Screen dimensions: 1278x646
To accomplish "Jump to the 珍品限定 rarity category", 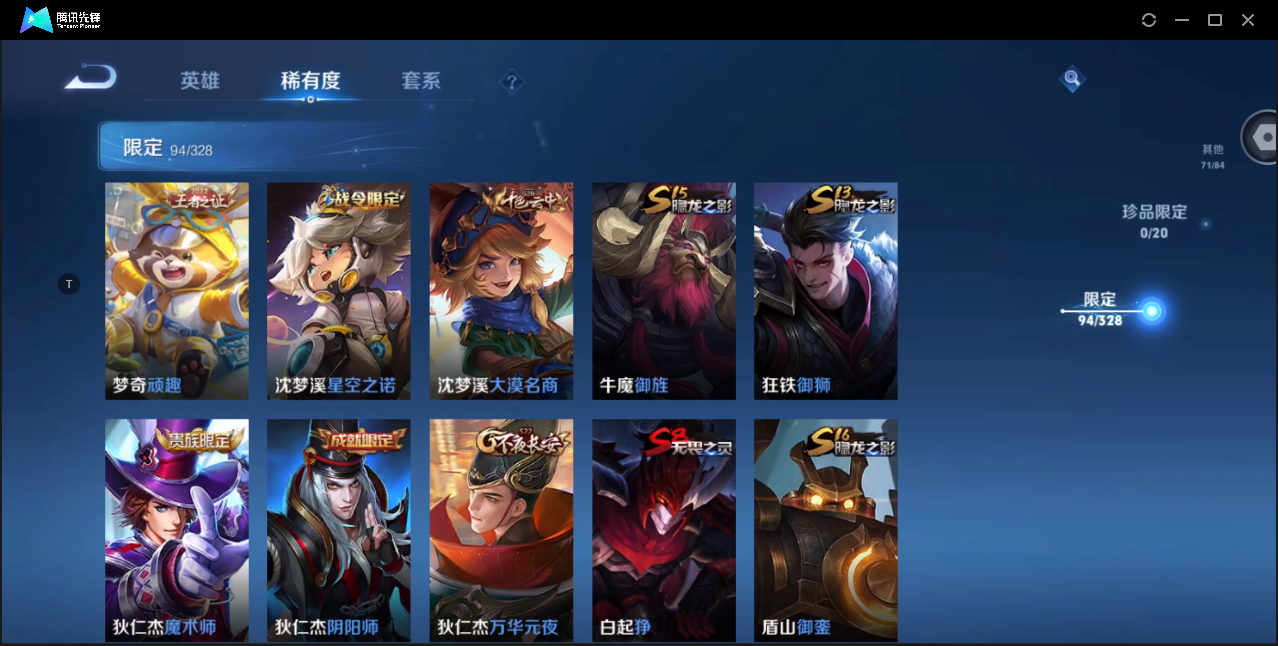I will coord(1154,220).
